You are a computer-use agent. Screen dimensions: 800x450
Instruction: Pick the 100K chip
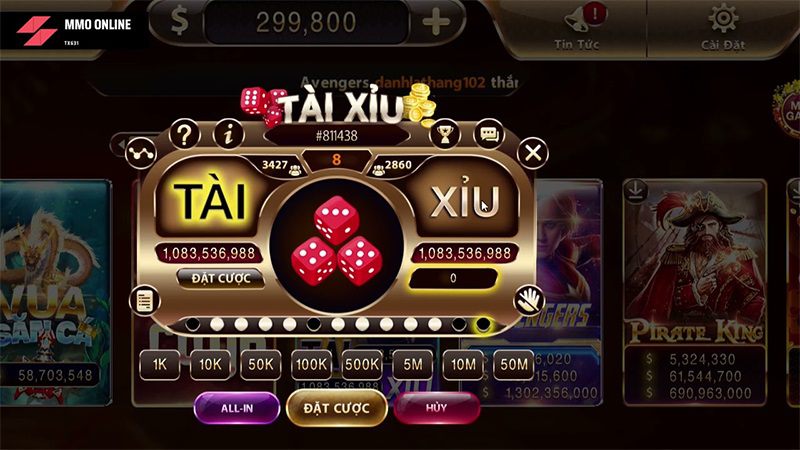(x=312, y=366)
